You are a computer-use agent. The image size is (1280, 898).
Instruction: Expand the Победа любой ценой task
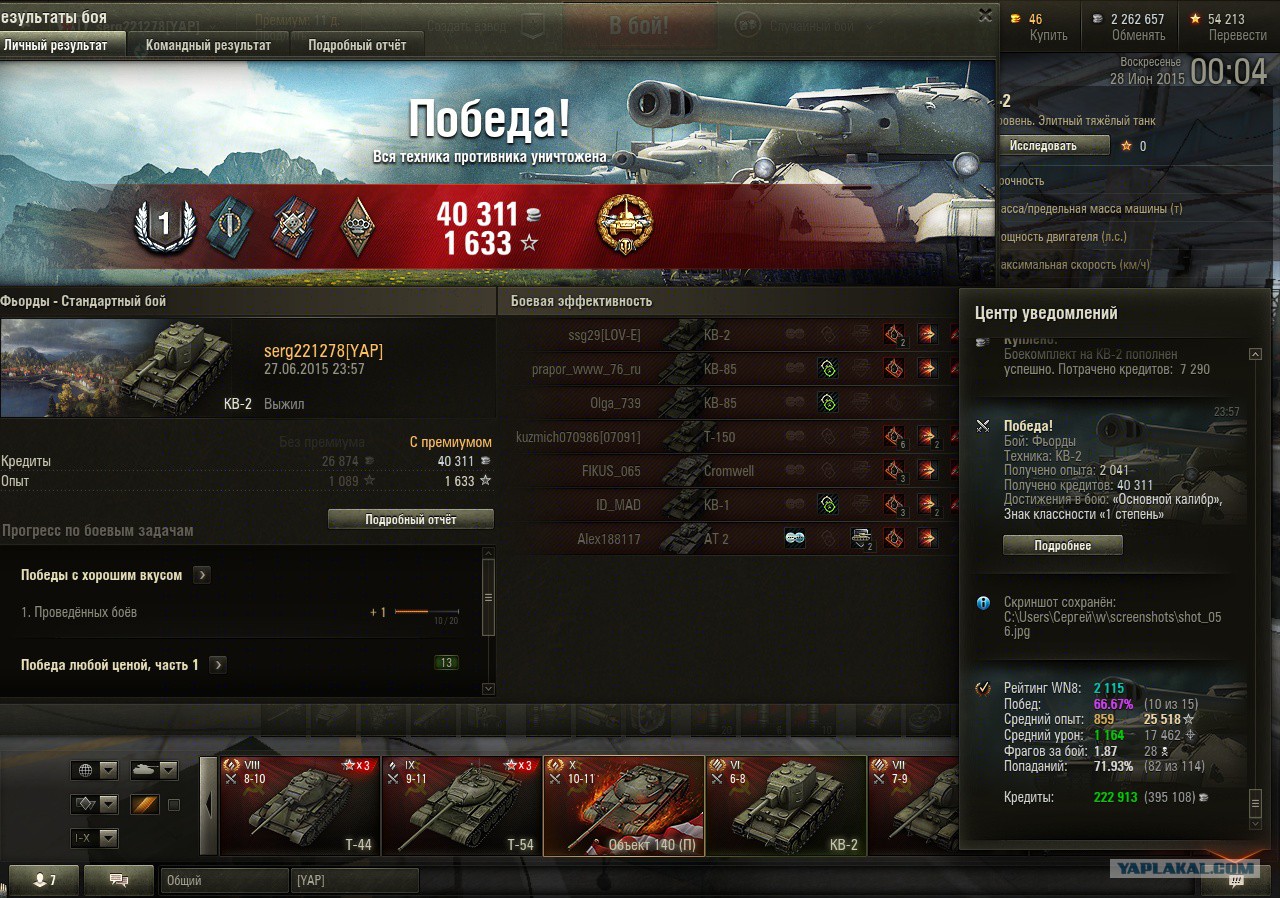pos(218,665)
